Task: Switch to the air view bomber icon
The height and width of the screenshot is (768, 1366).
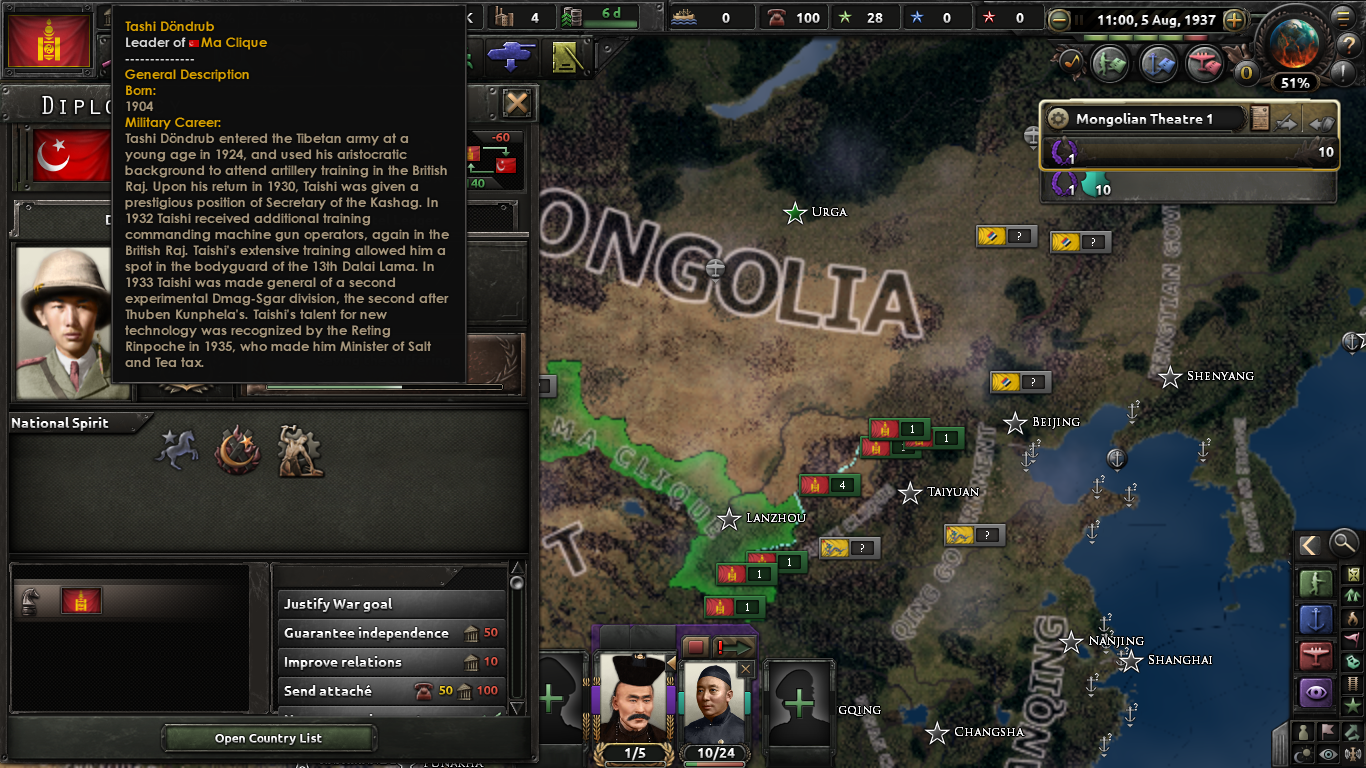Action: (1316, 655)
